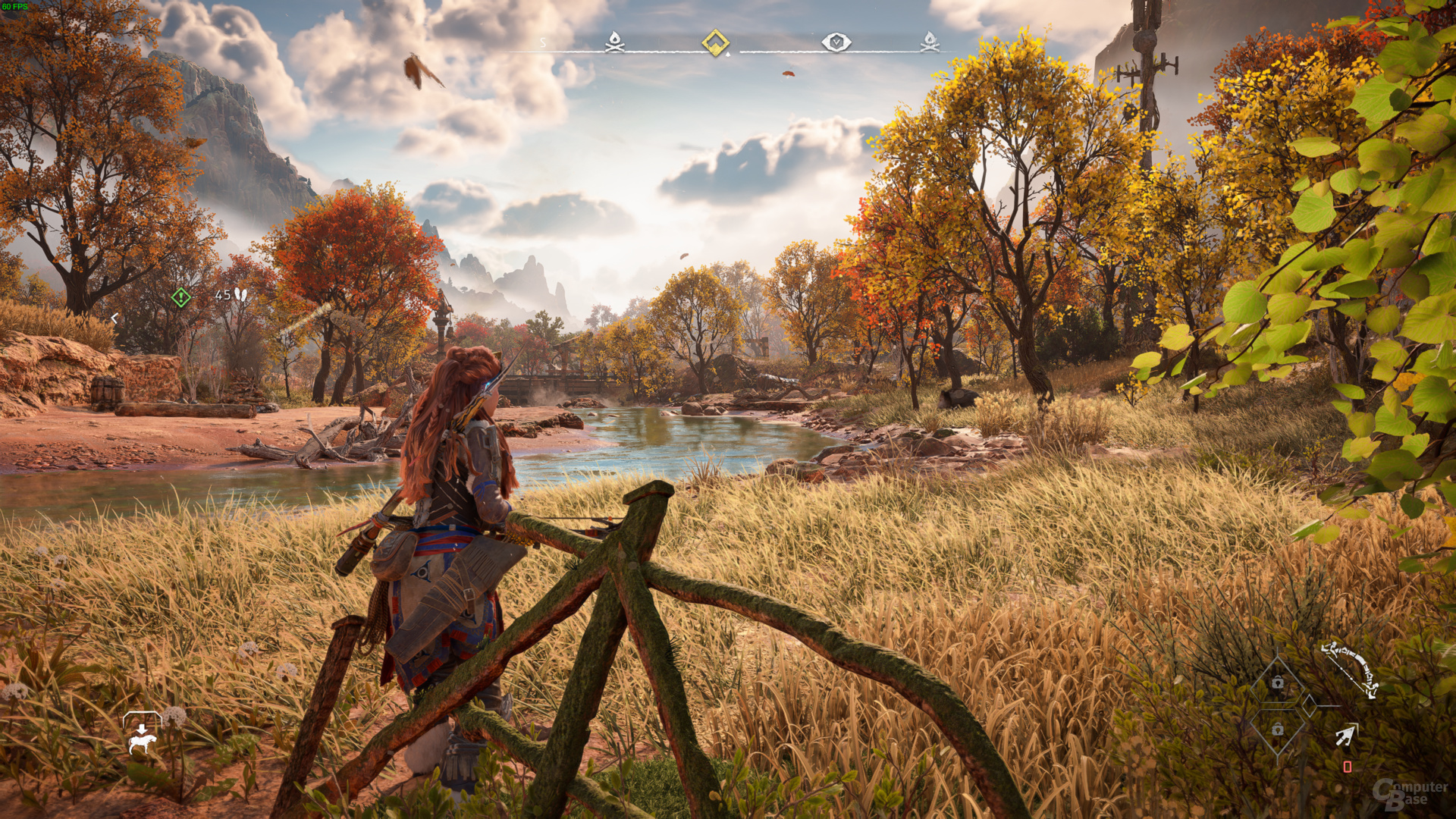Click the arrow ammo type icon bottom right
The height and width of the screenshot is (819, 1456).
(1346, 735)
